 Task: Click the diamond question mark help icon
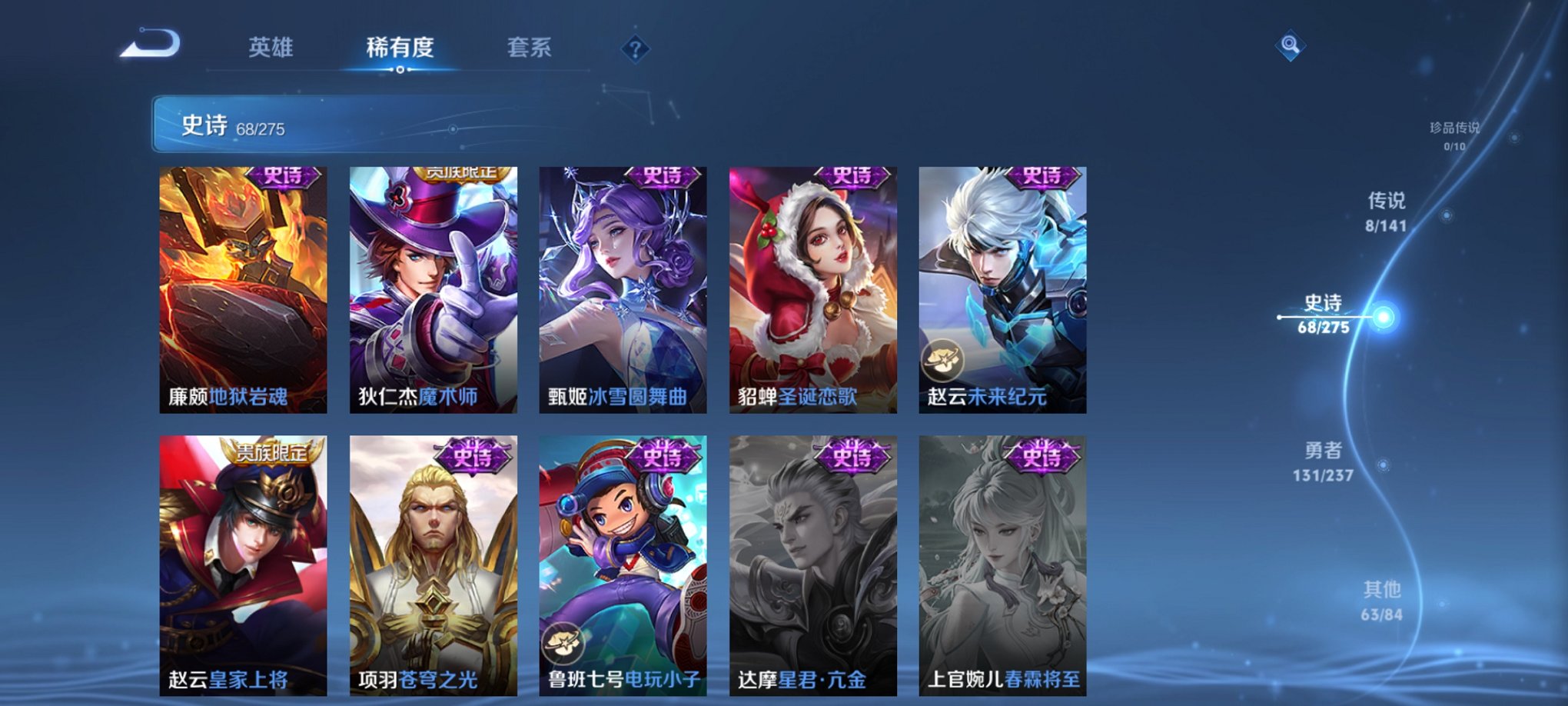click(x=634, y=49)
